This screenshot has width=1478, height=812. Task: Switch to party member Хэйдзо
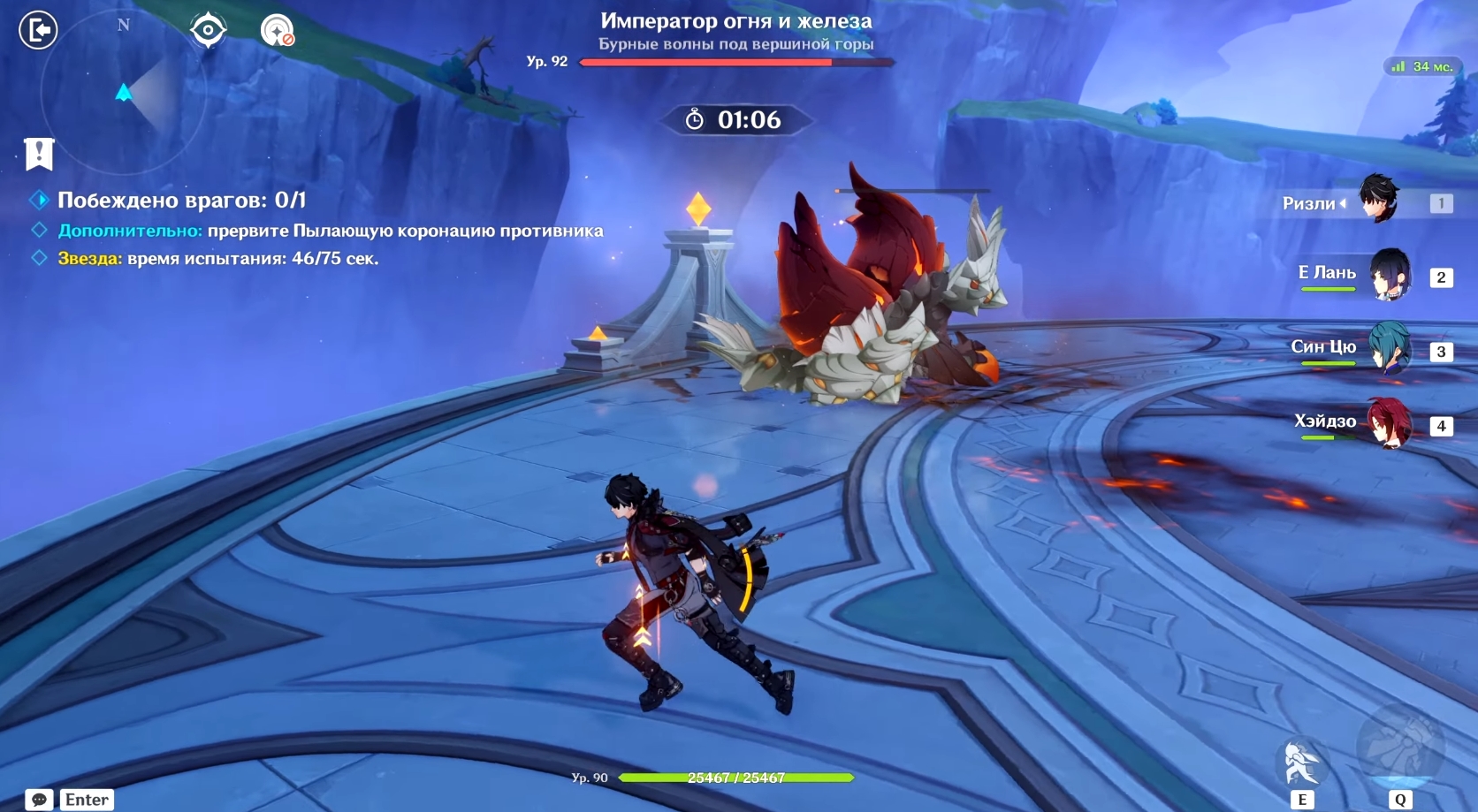click(x=1389, y=422)
